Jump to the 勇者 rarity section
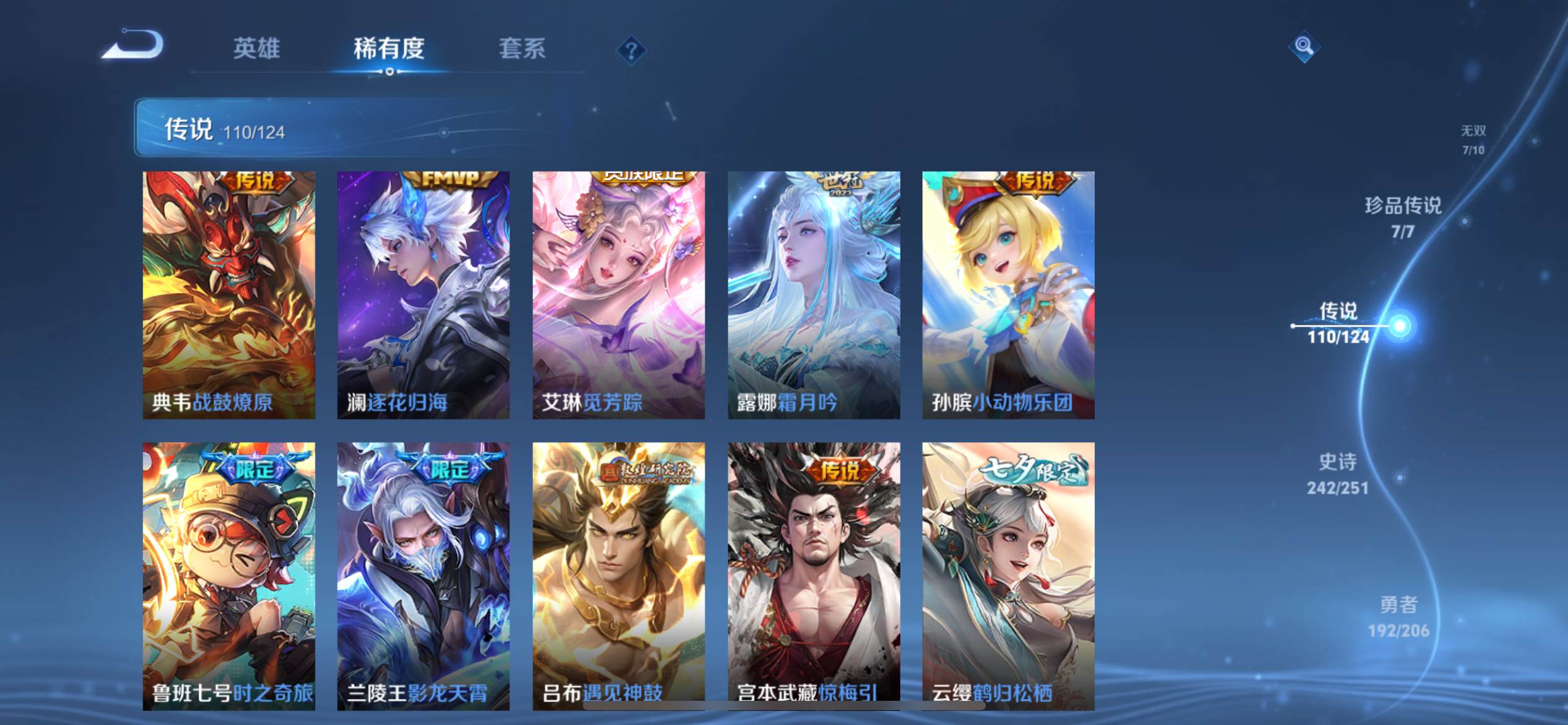This screenshot has width=1568, height=725. [1398, 617]
